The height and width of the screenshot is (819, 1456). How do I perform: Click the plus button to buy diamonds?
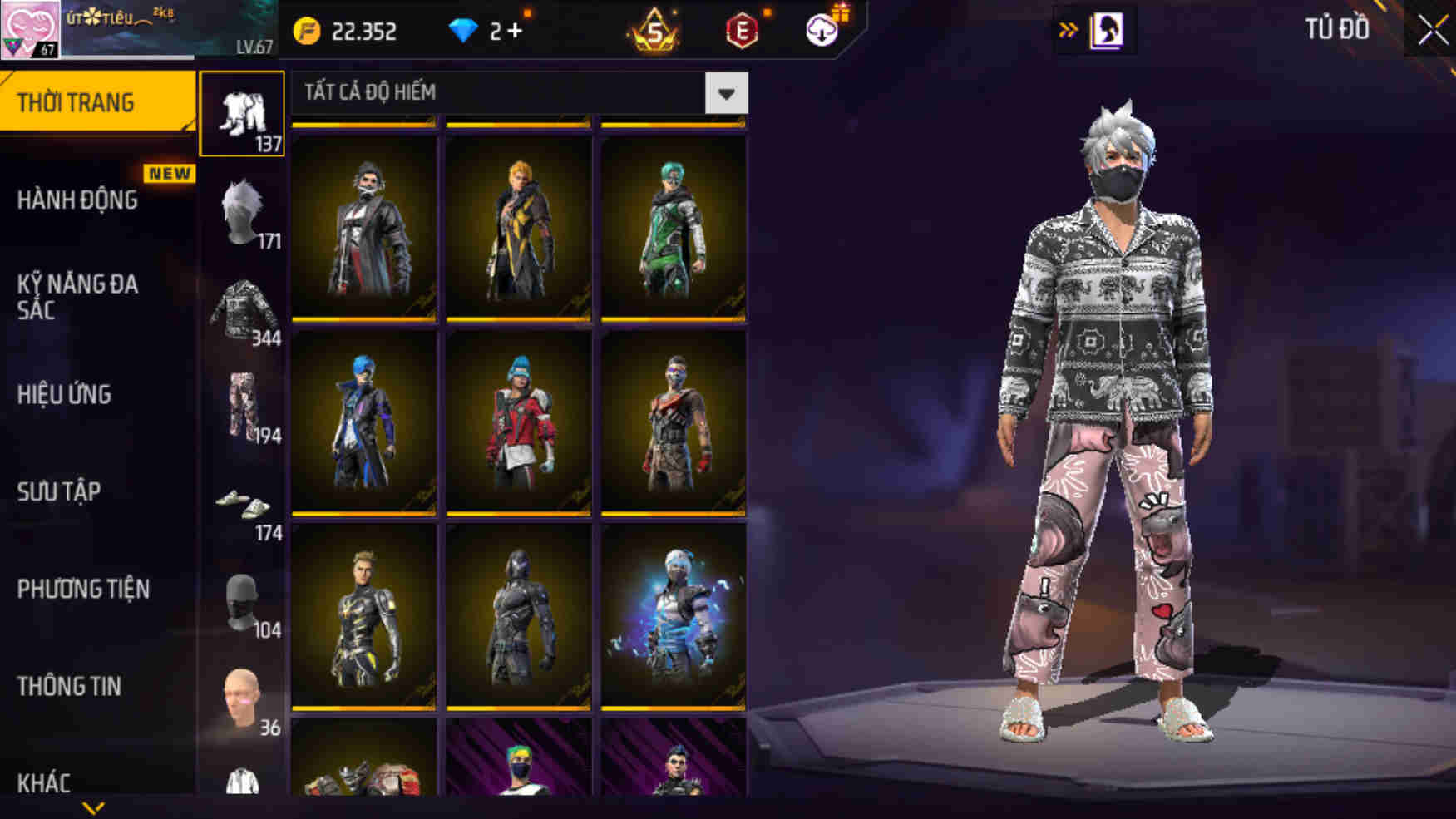(x=520, y=31)
